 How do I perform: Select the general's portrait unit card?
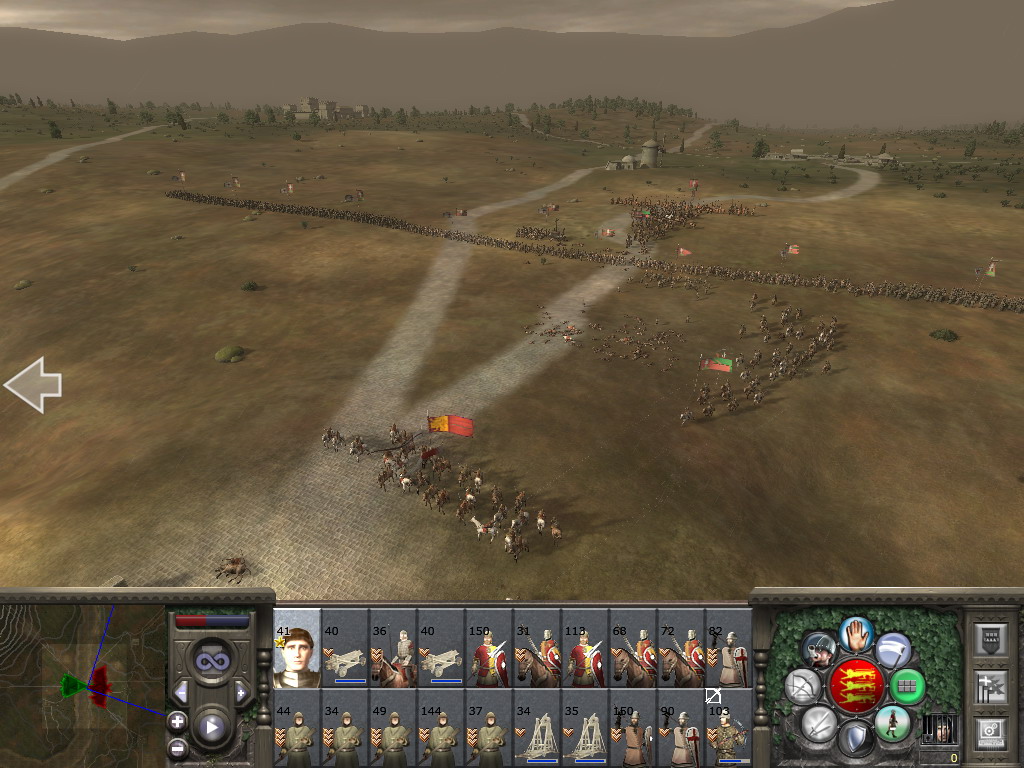click(x=297, y=650)
